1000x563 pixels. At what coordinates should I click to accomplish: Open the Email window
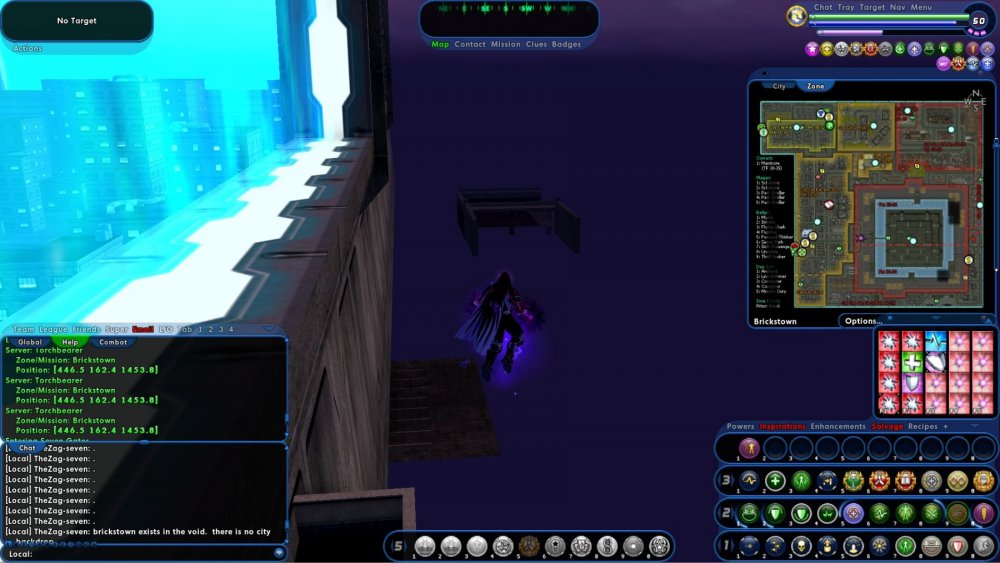(144, 329)
